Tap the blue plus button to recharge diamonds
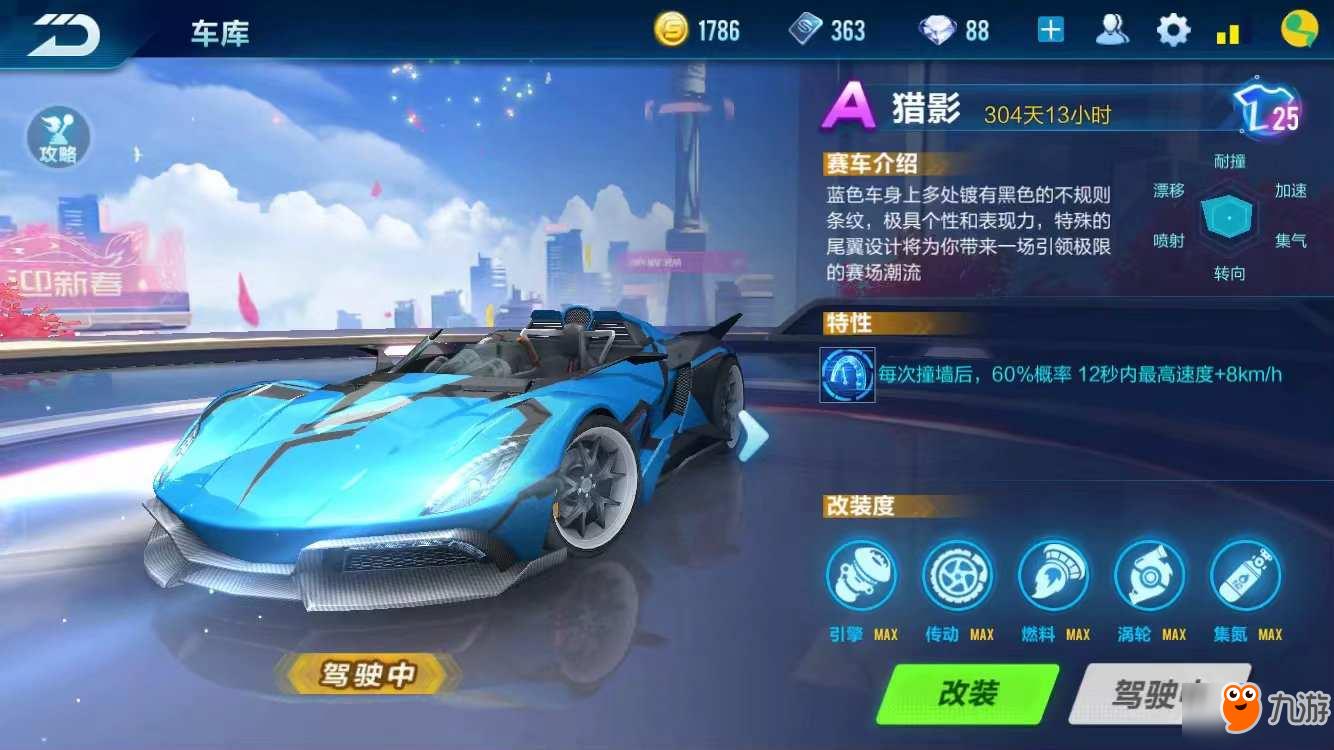This screenshot has height=750, width=1334. tap(1049, 30)
